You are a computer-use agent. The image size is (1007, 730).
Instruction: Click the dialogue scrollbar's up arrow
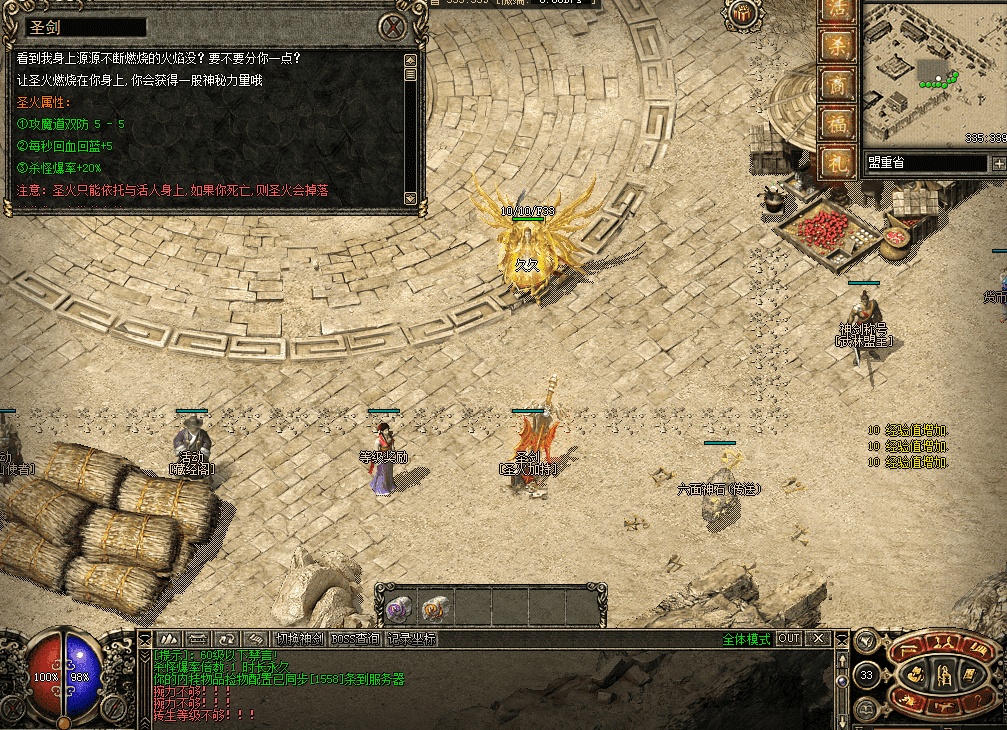click(410, 60)
